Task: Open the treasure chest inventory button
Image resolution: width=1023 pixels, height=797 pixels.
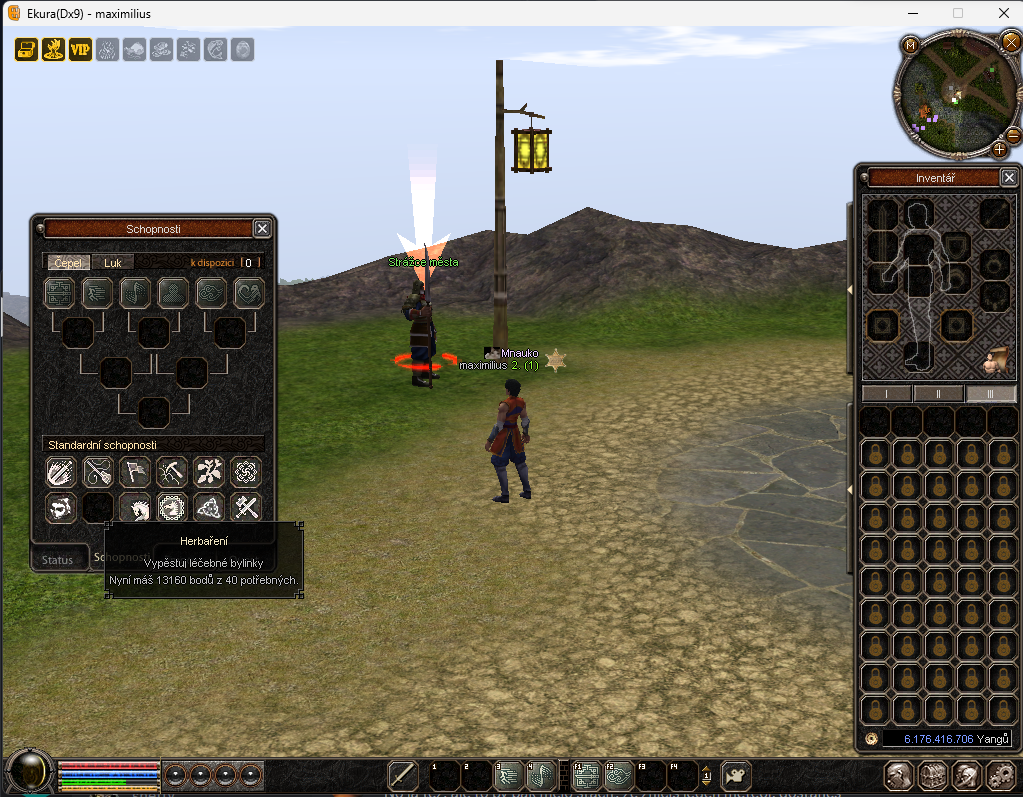Action: tap(932, 774)
